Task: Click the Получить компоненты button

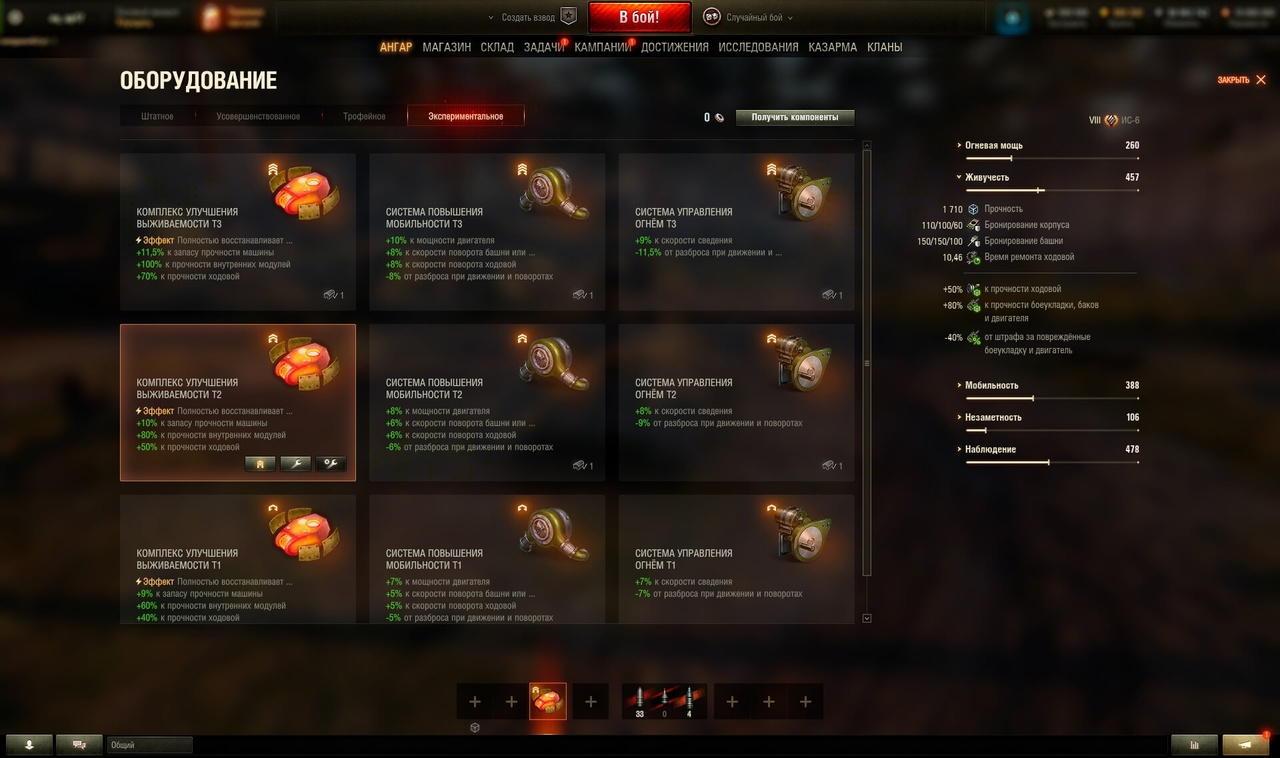Action: [x=795, y=117]
